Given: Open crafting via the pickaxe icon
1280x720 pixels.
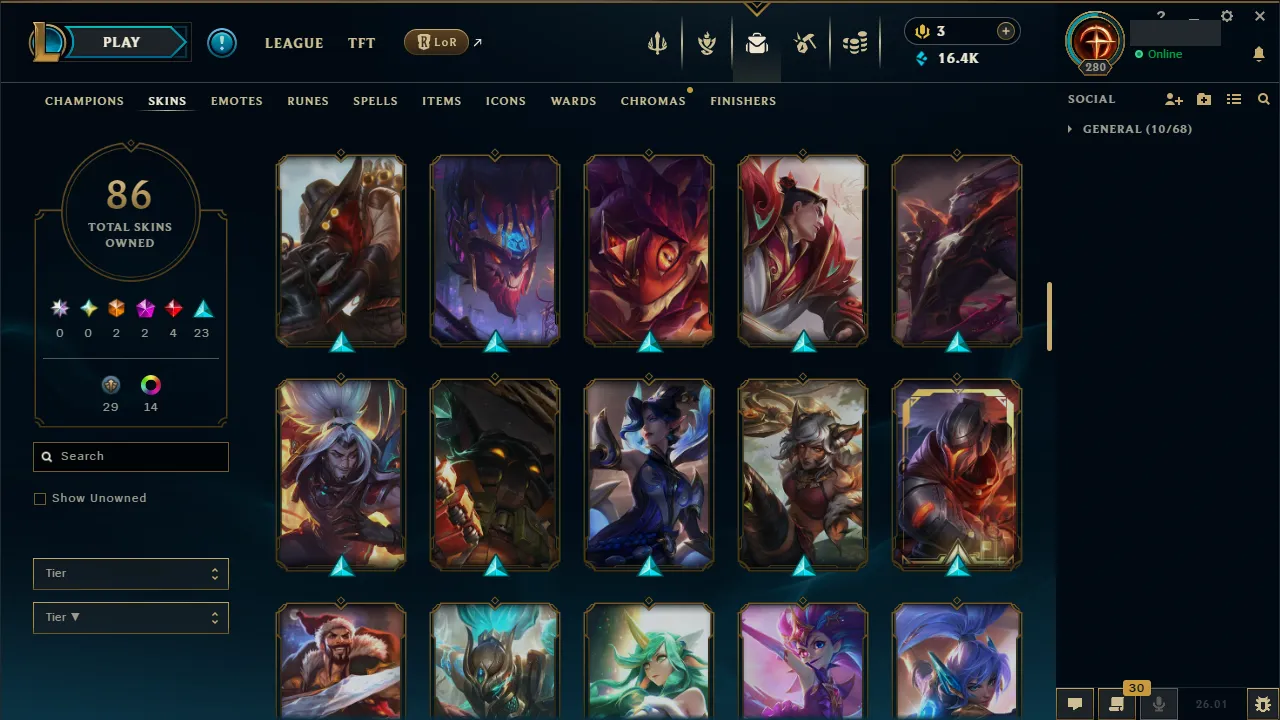Looking at the screenshot, I should click(x=805, y=42).
